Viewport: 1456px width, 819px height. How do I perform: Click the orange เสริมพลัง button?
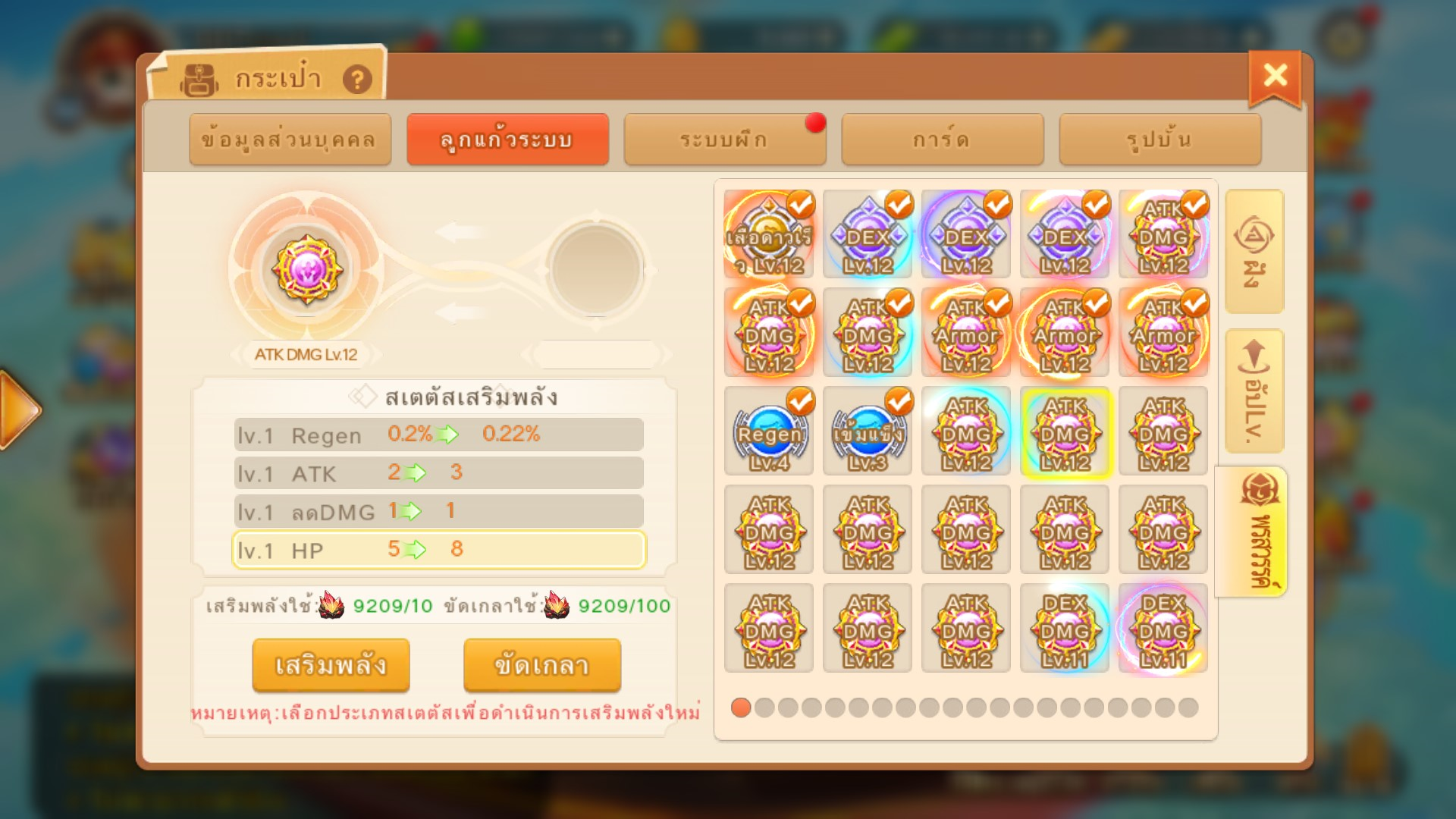[x=331, y=665]
